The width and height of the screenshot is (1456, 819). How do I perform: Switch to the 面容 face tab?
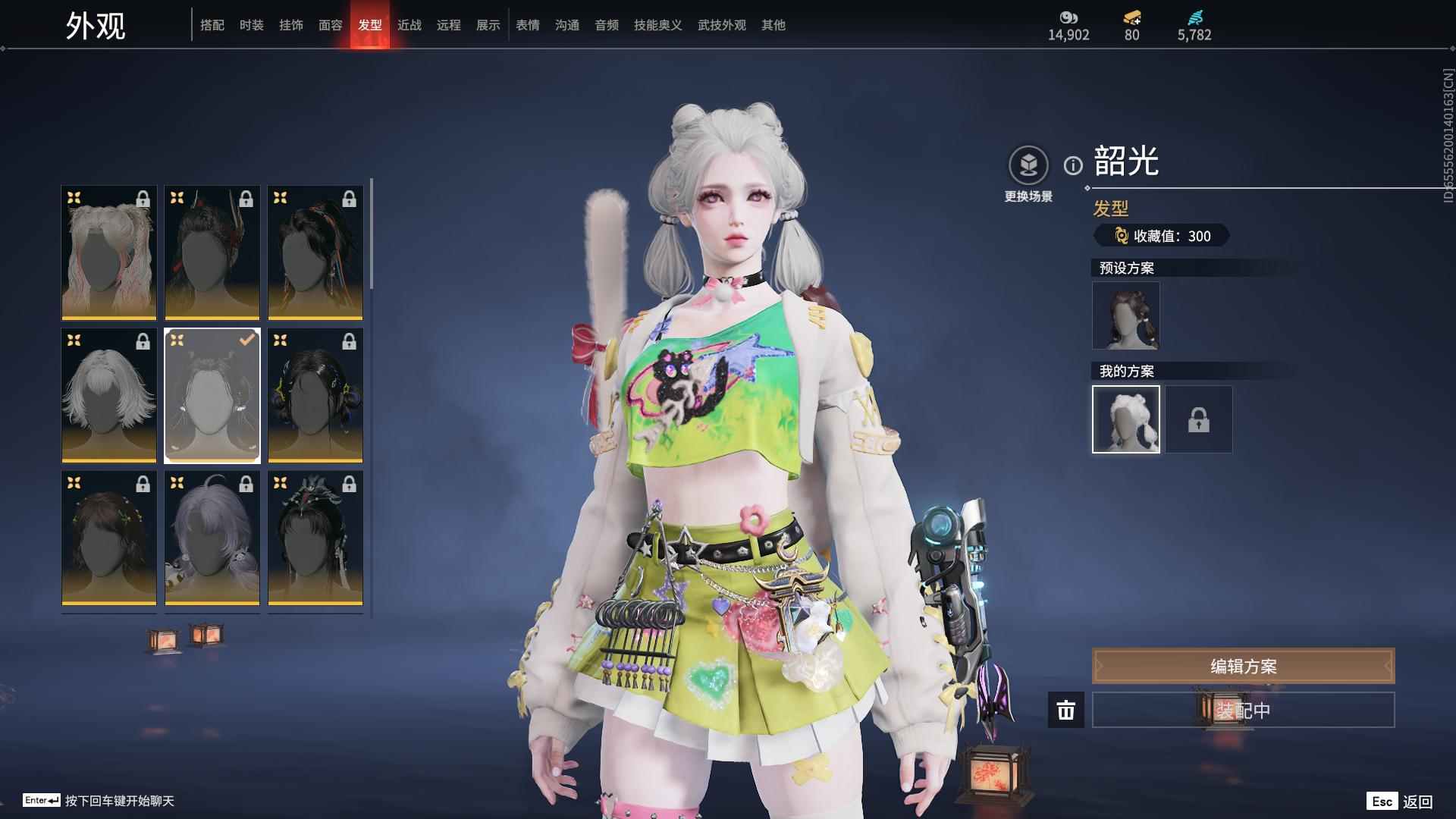click(x=331, y=25)
